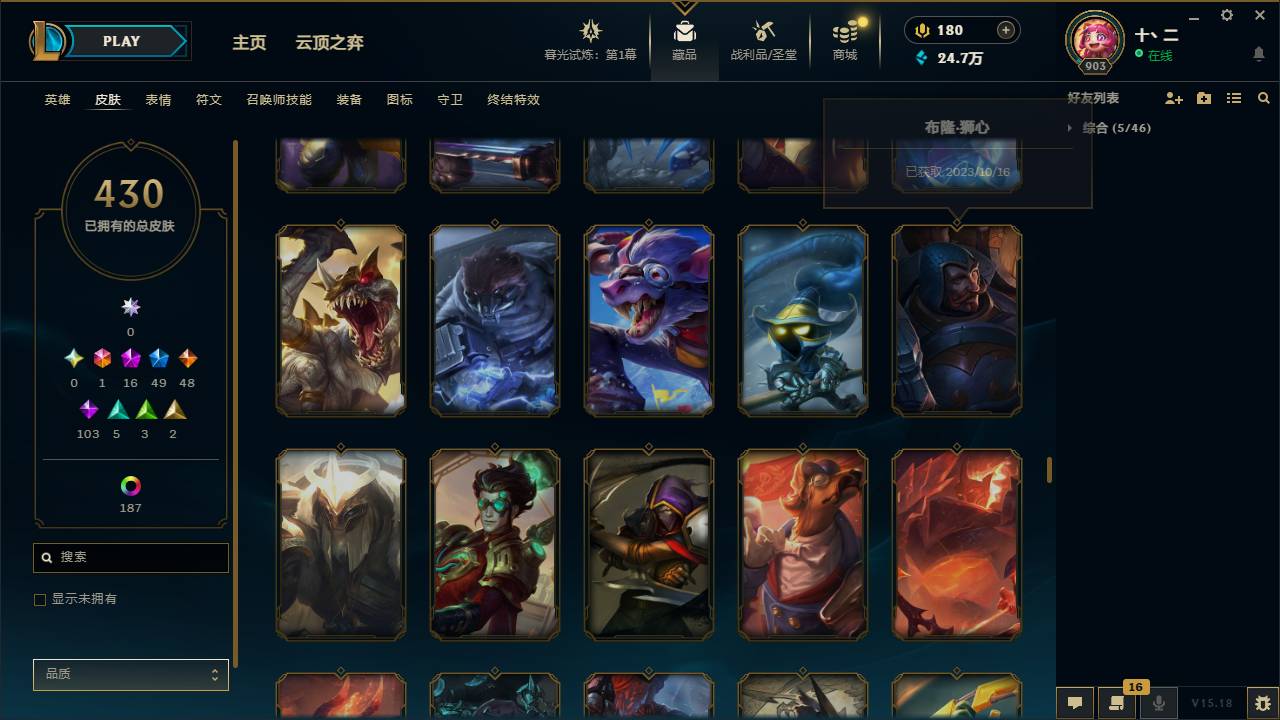
Task: Click the add friend icon
Action: click(x=1172, y=98)
